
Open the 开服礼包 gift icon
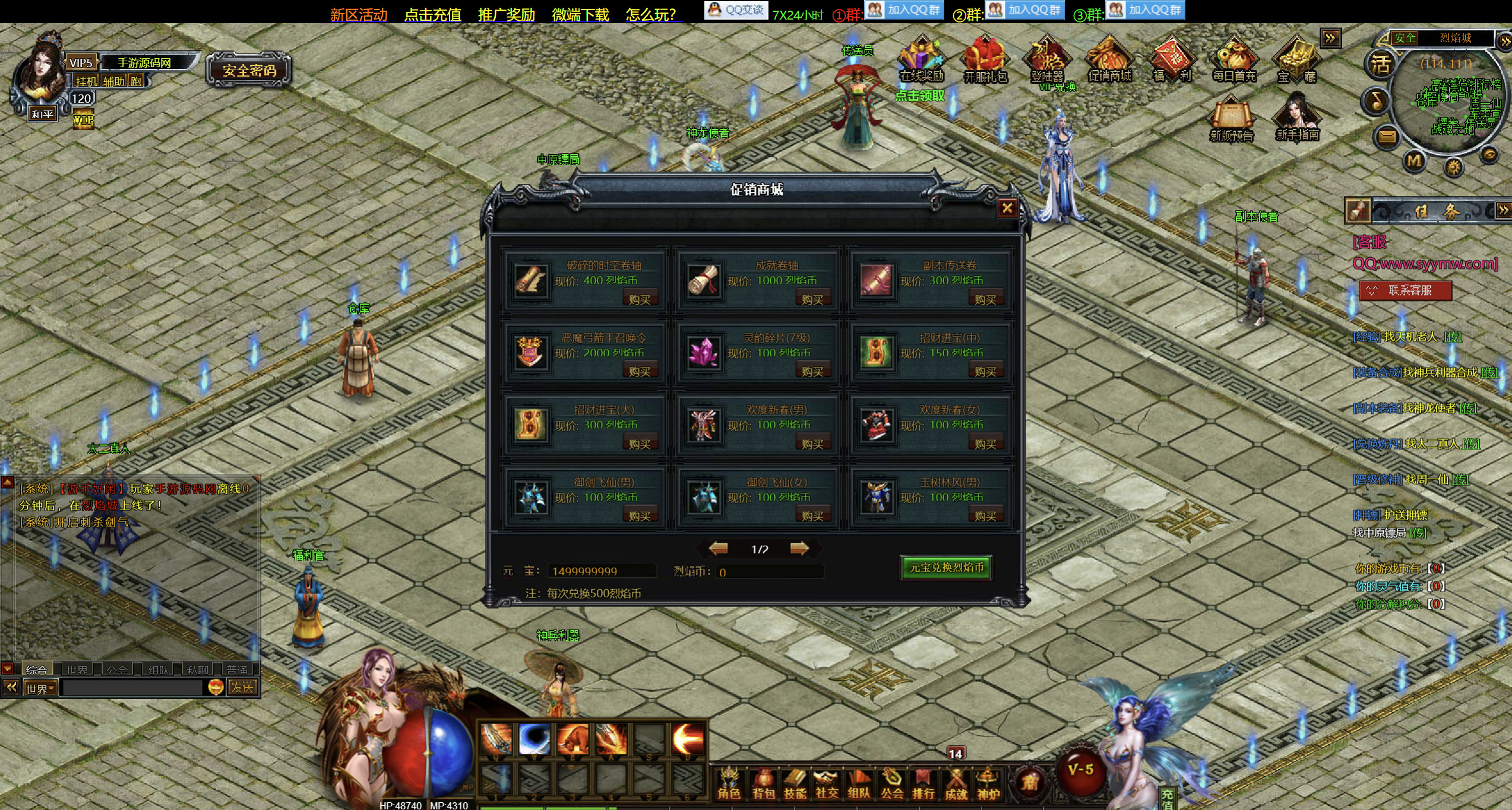click(x=985, y=59)
